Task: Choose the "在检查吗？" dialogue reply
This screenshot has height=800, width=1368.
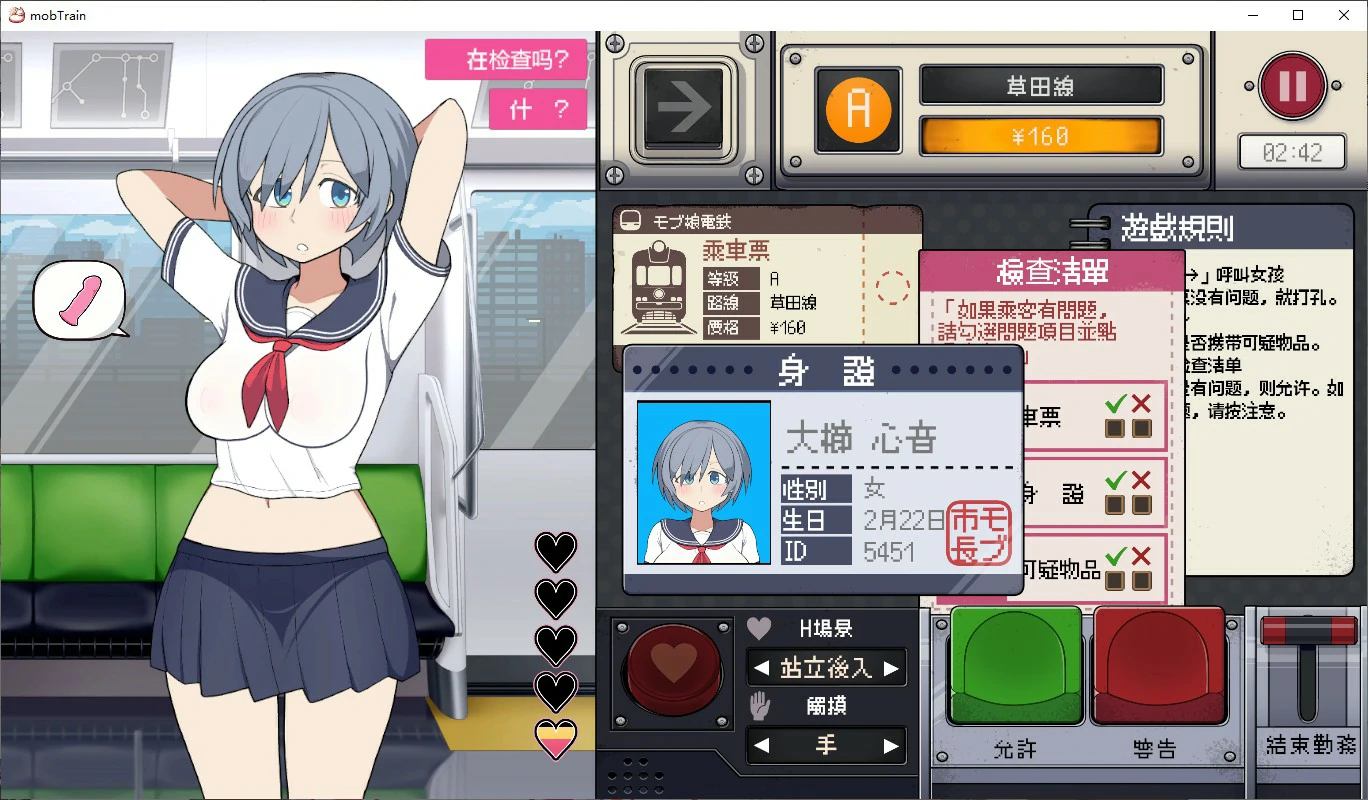Action: pyautogui.click(x=505, y=59)
